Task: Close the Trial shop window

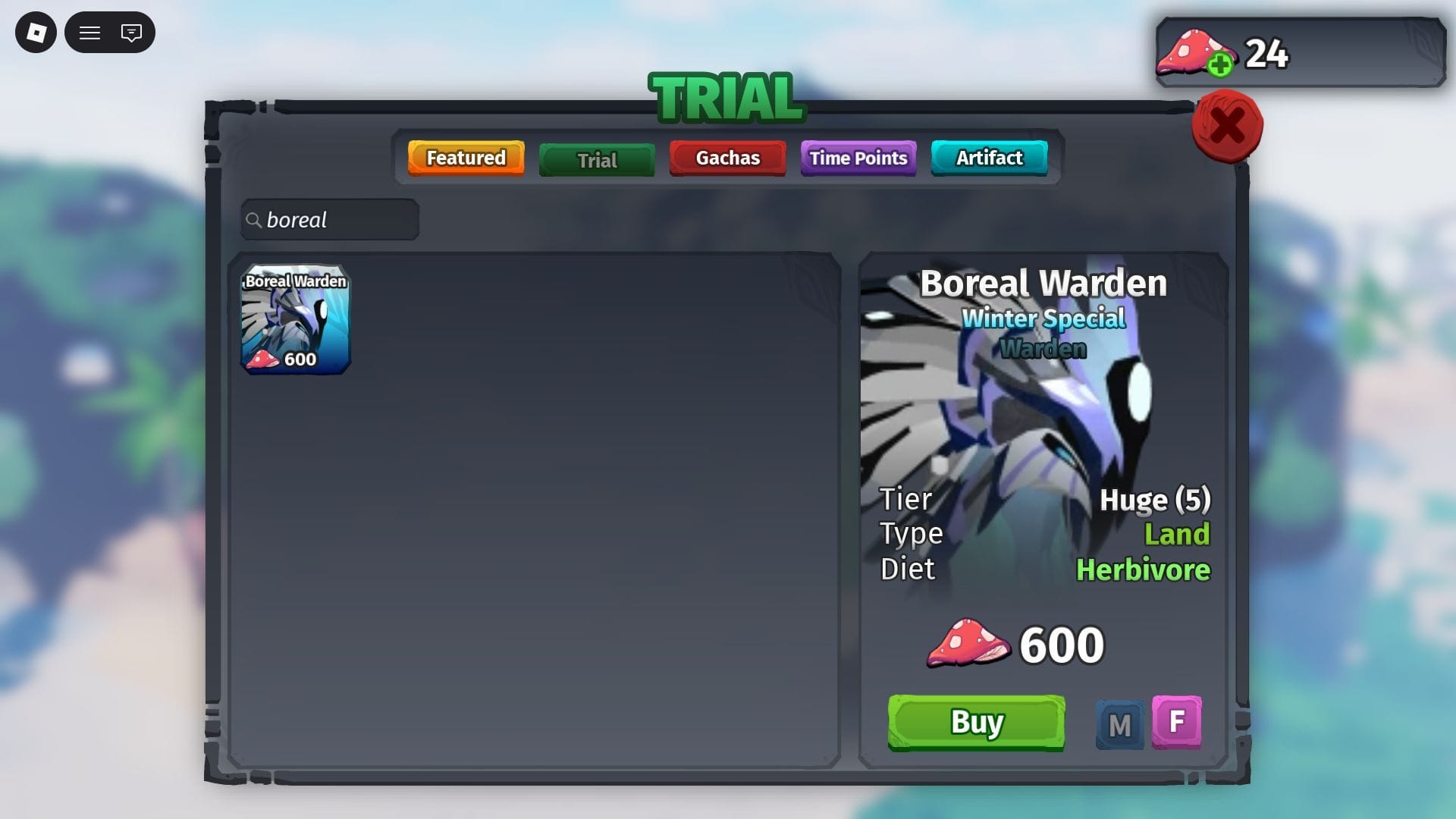Action: tap(1226, 126)
